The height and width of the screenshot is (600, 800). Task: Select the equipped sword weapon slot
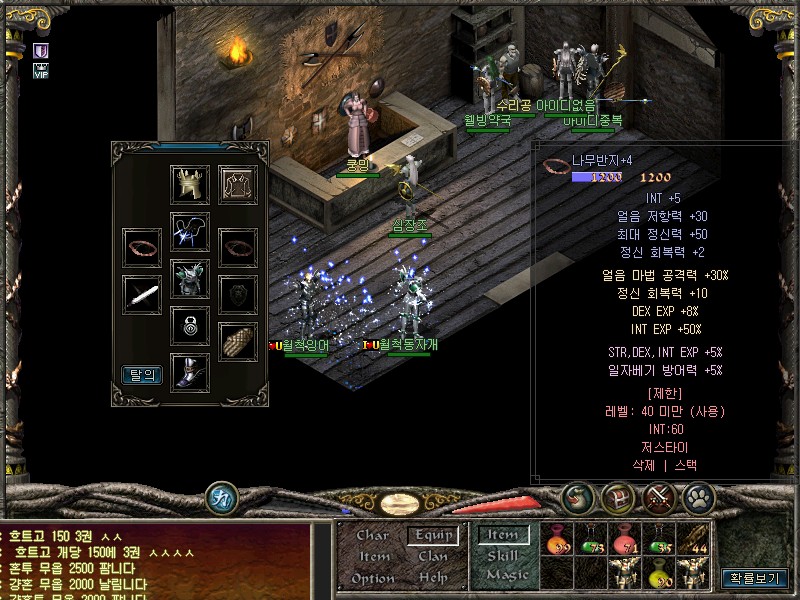coord(142,295)
